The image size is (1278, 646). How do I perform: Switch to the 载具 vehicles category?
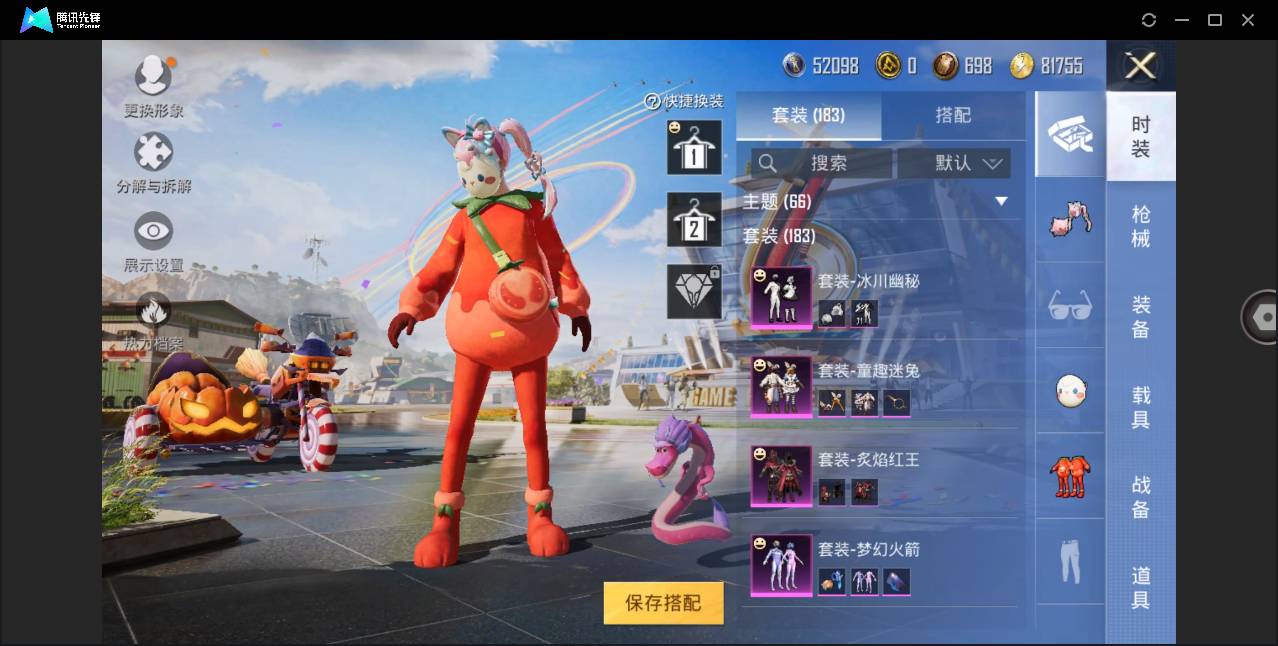tap(1141, 407)
